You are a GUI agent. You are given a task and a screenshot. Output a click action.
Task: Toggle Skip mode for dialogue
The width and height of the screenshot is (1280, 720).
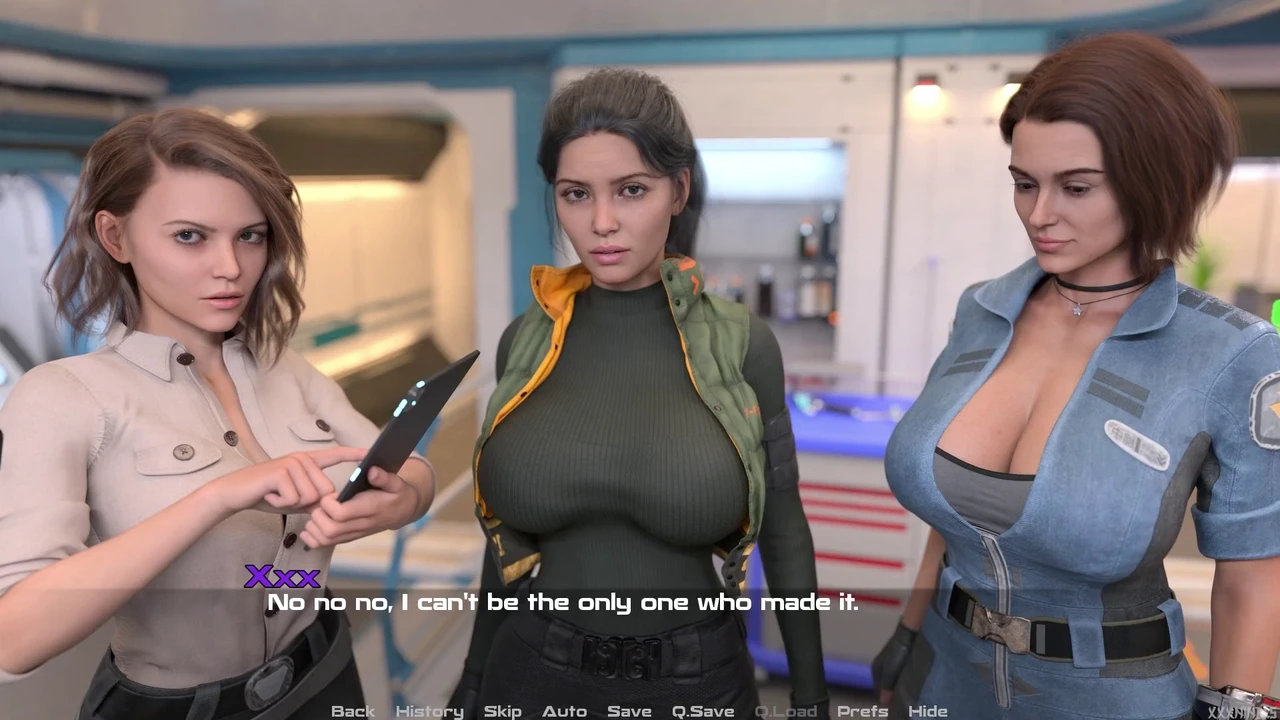click(x=502, y=711)
